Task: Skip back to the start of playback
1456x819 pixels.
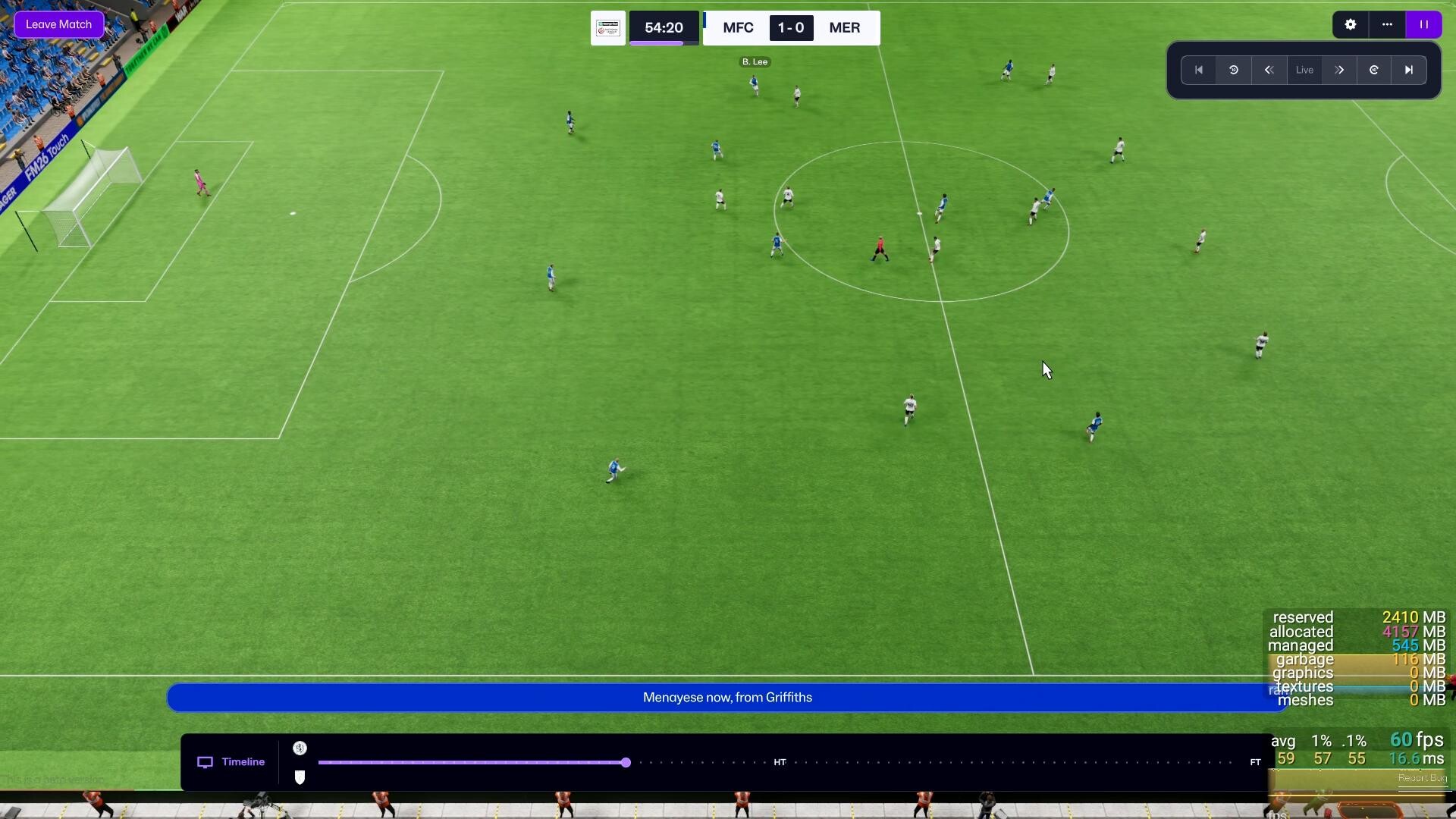Action: pos(1199,70)
